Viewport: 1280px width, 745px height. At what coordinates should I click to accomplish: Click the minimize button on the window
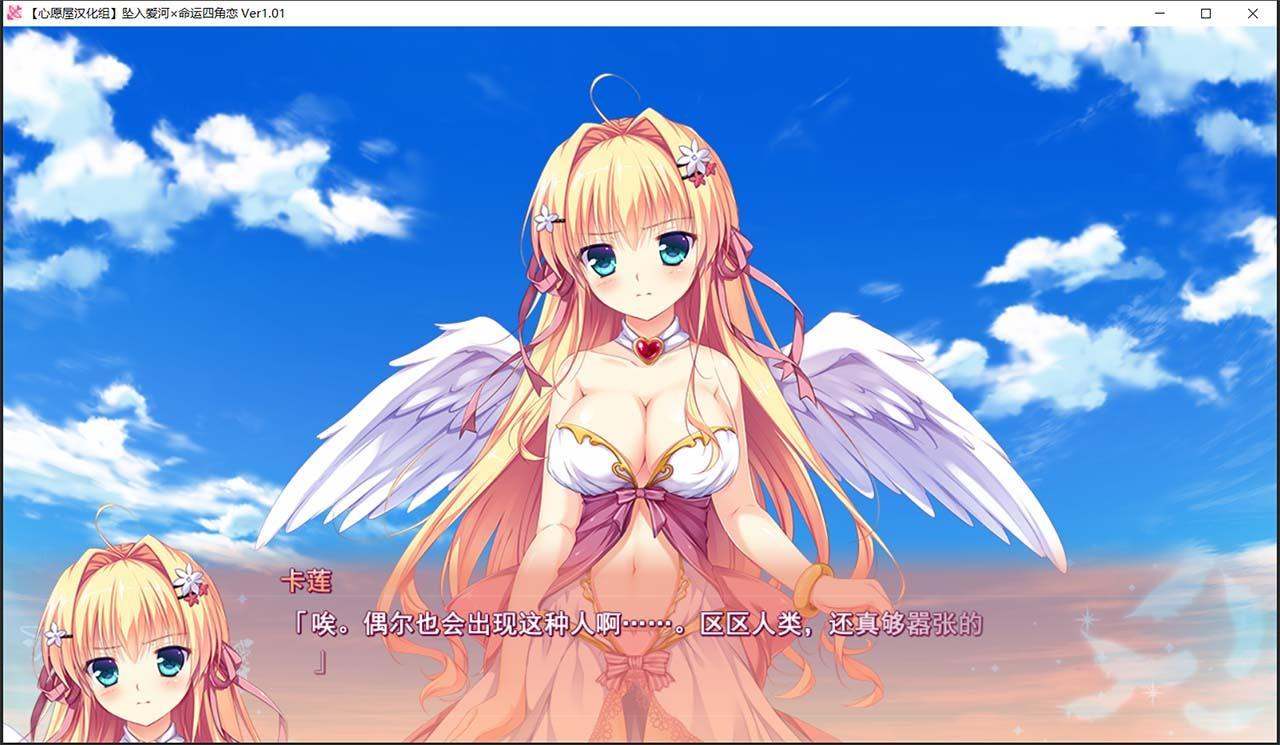point(1160,13)
